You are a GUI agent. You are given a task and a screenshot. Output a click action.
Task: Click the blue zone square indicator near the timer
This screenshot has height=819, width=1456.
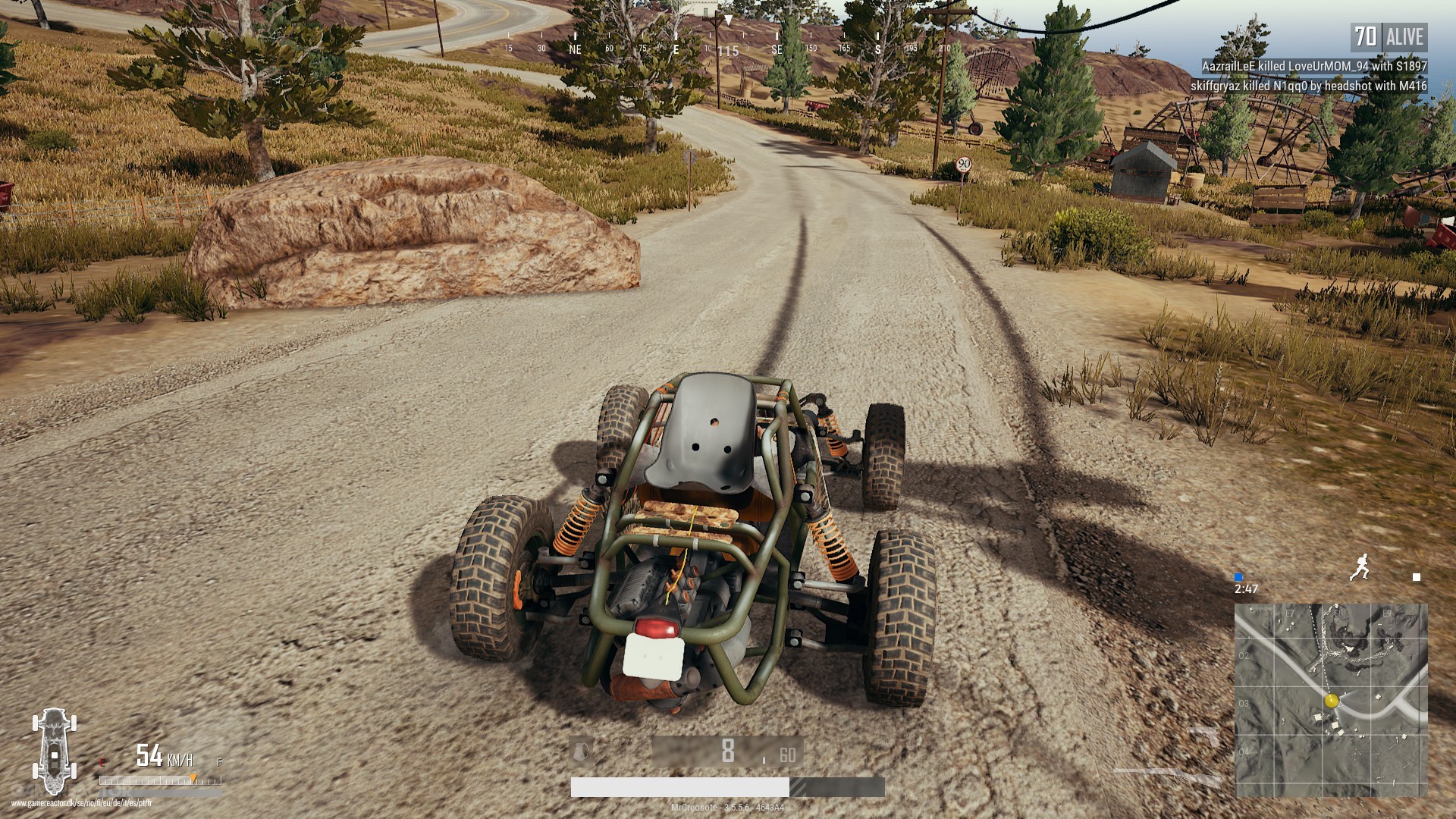pyautogui.click(x=1238, y=576)
